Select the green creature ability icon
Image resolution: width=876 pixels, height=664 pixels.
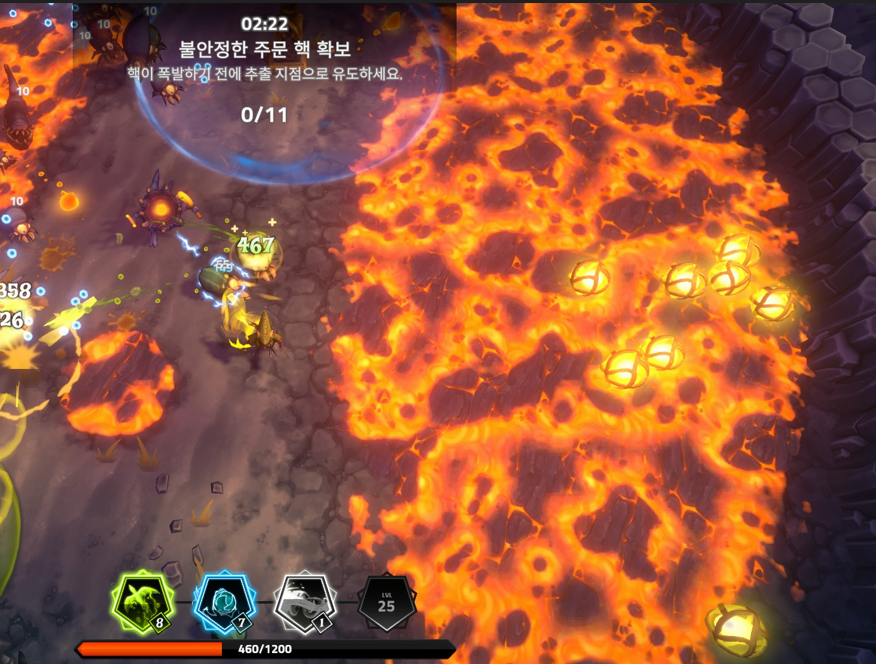click(140, 603)
